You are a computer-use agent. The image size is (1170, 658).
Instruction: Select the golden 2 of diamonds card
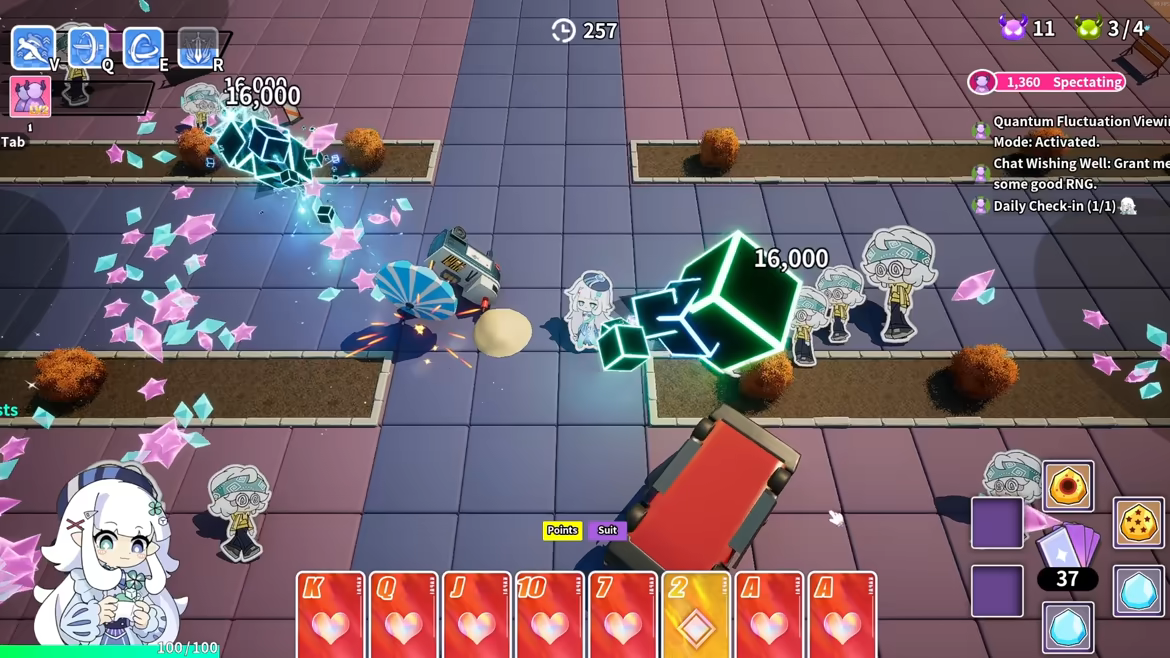pyautogui.click(x=695, y=614)
